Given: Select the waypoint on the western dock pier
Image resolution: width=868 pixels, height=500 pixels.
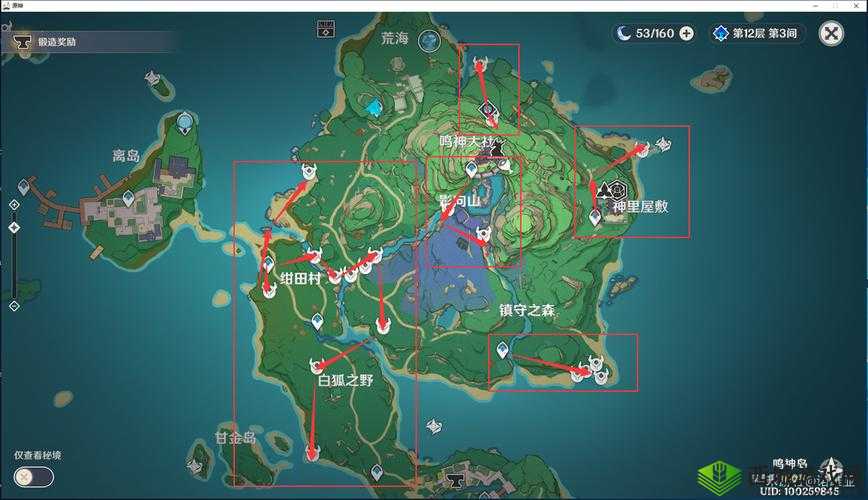Looking at the screenshot, I should (x=24, y=187).
